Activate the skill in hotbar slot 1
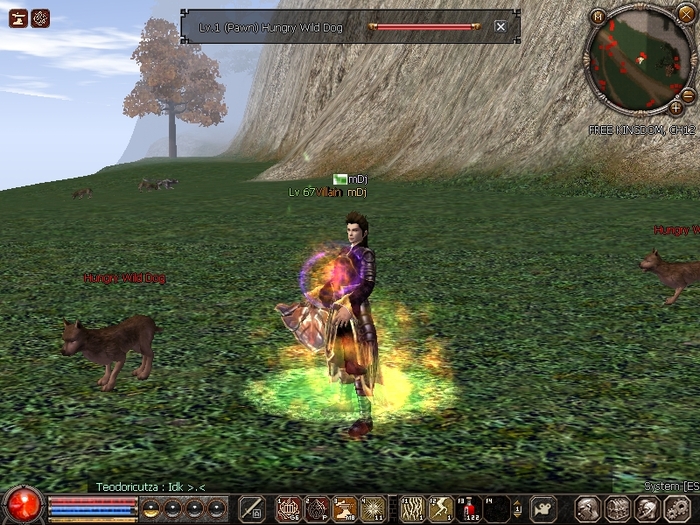700x525 pixels. [x=288, y=509]
